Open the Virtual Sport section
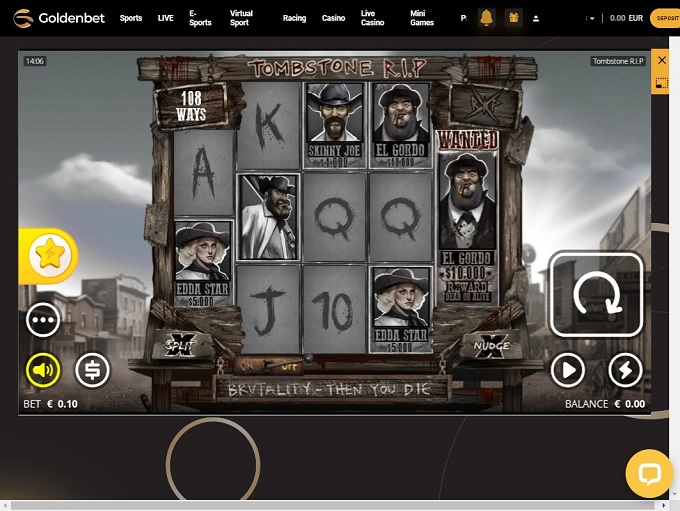 click(241, 18)
